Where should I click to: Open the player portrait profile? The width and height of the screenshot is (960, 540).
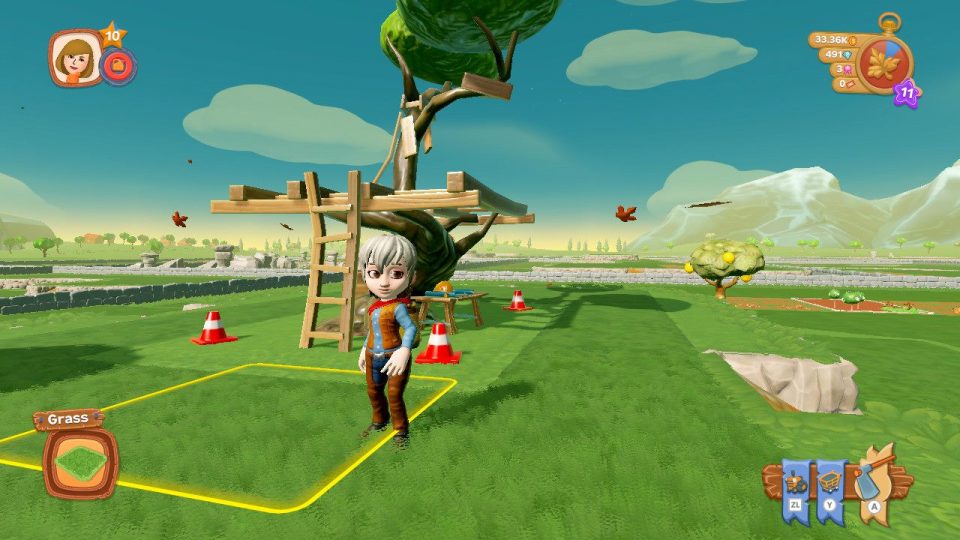[75, 57]
